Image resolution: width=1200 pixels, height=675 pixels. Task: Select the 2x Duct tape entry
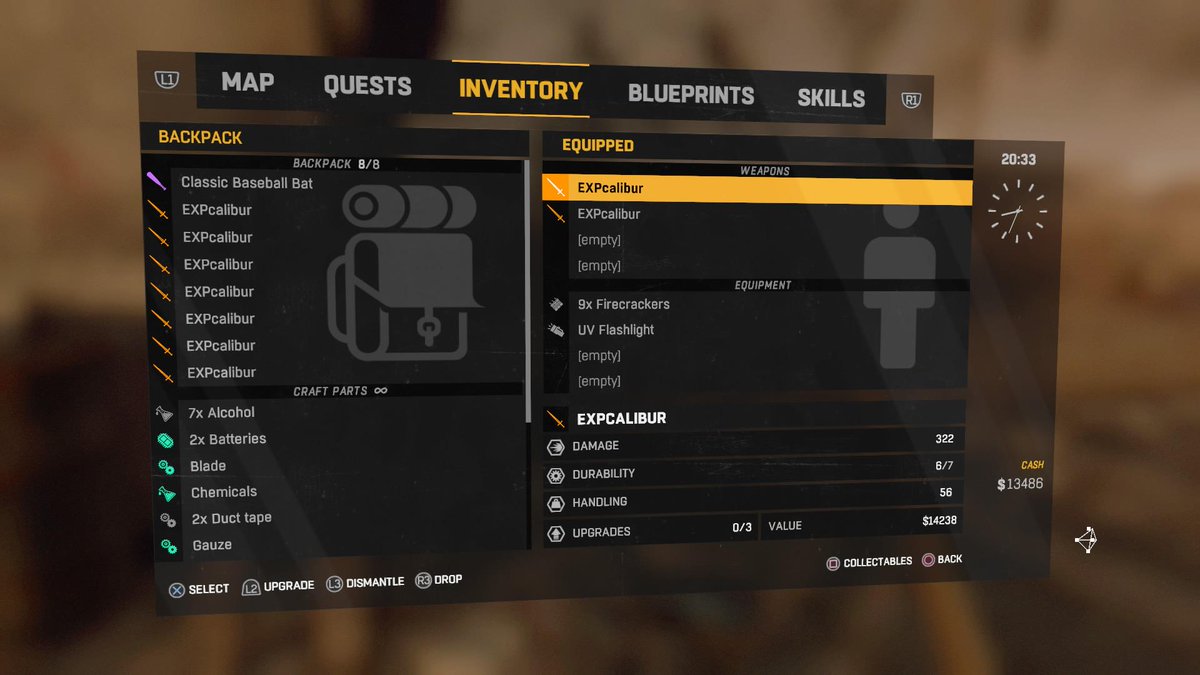point(231,518)
